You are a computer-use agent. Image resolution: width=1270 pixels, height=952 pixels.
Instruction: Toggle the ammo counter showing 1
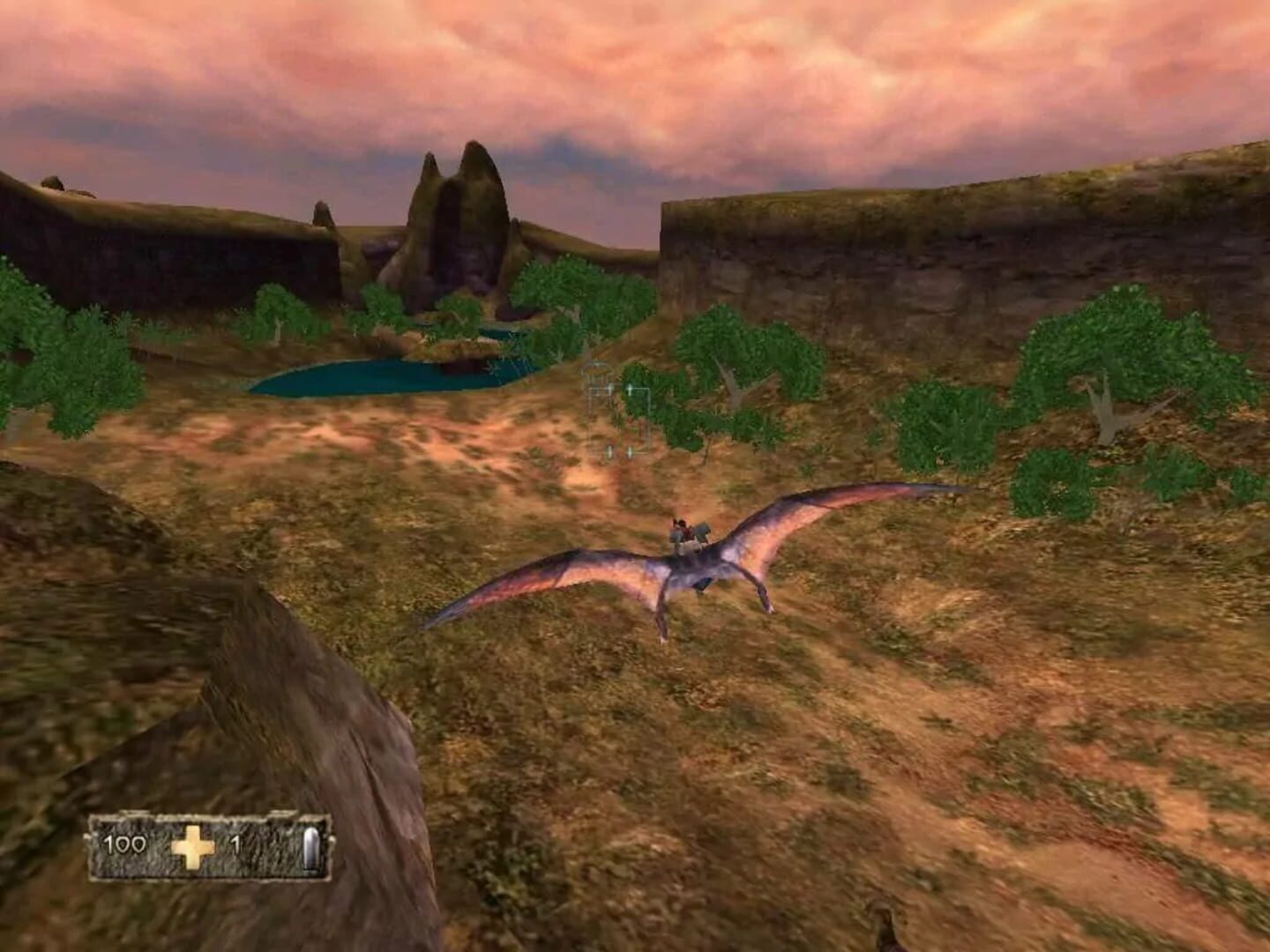tap(238, 844)
